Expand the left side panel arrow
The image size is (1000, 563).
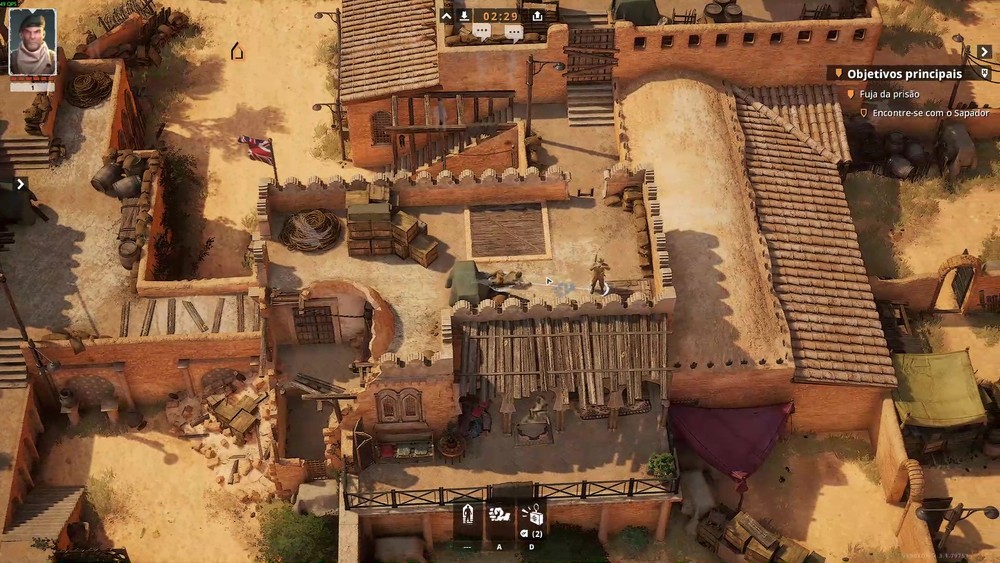pyautogui.click(x=20, y=184)
